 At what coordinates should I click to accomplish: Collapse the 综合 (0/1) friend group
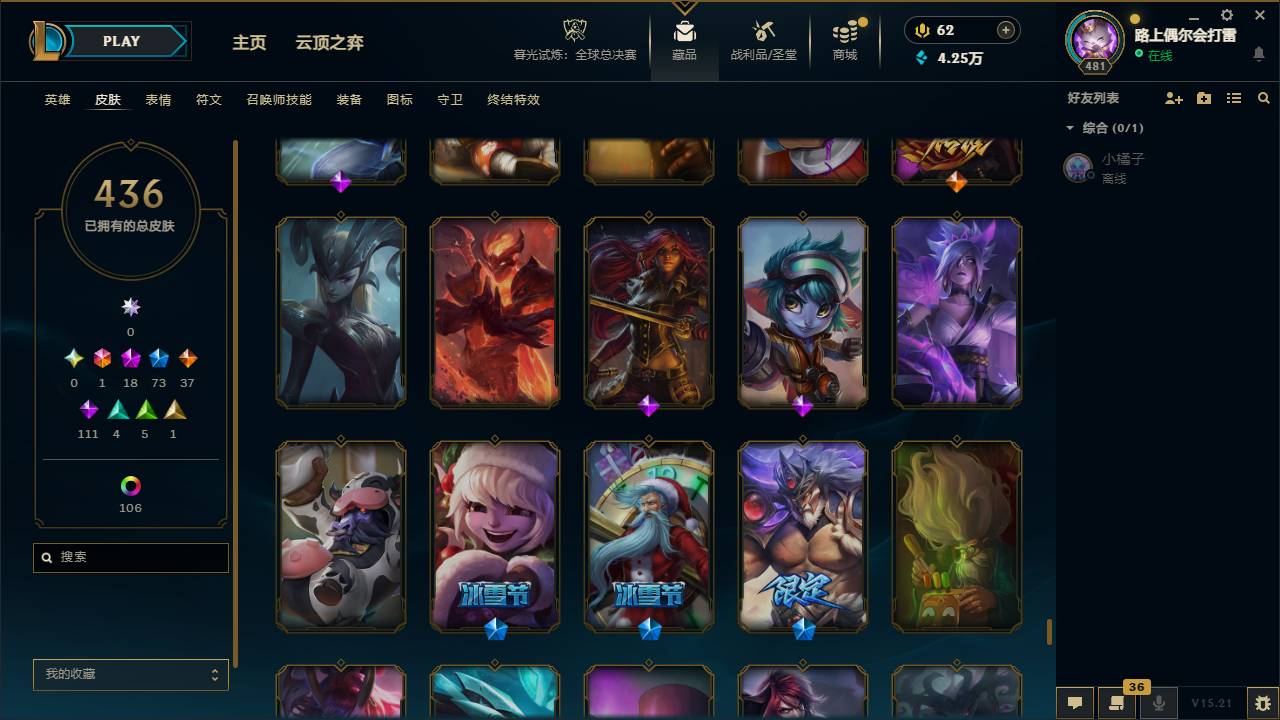[x=1070, y=128]
